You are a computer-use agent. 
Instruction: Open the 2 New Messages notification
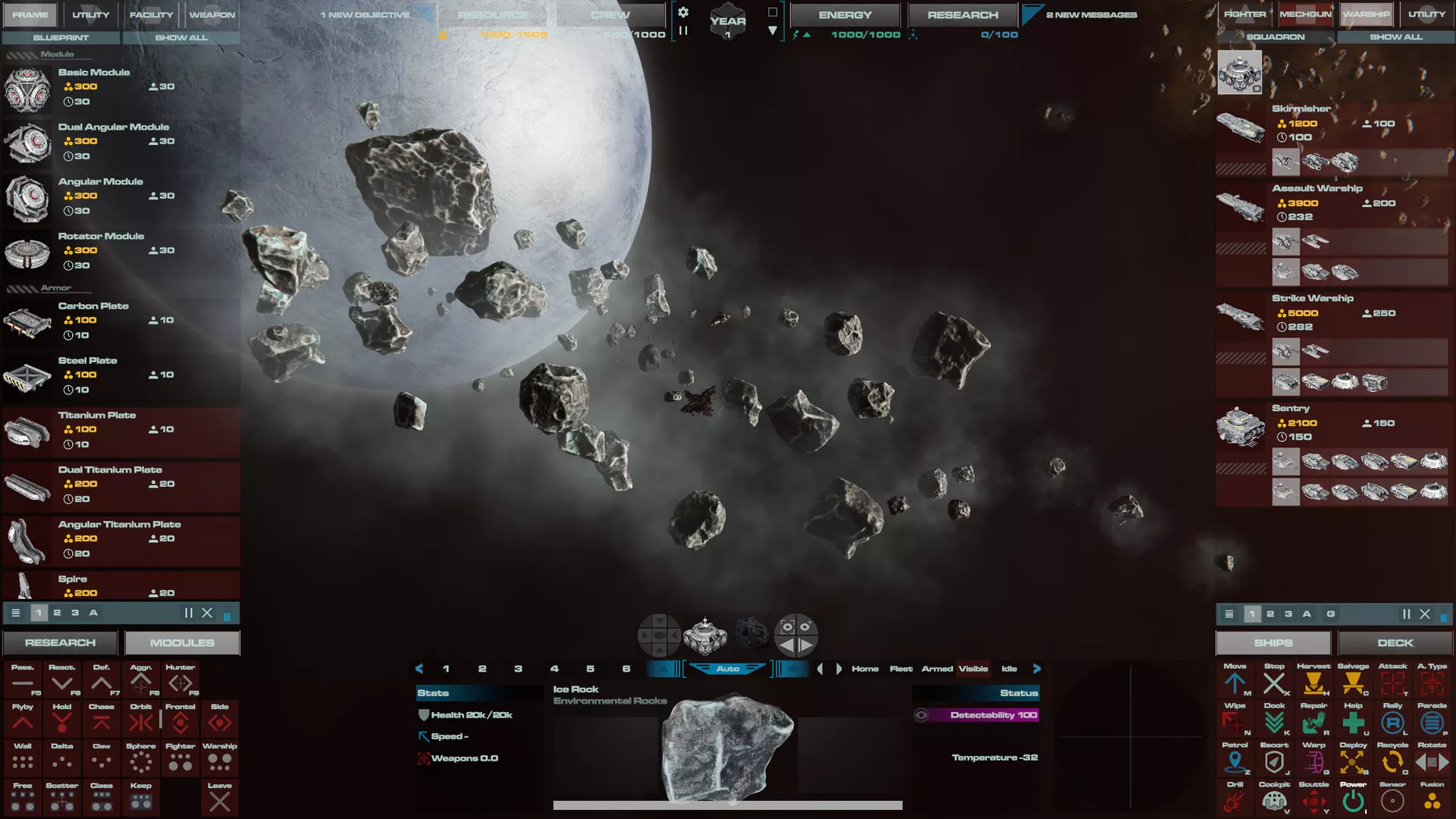click(1091, 14)
